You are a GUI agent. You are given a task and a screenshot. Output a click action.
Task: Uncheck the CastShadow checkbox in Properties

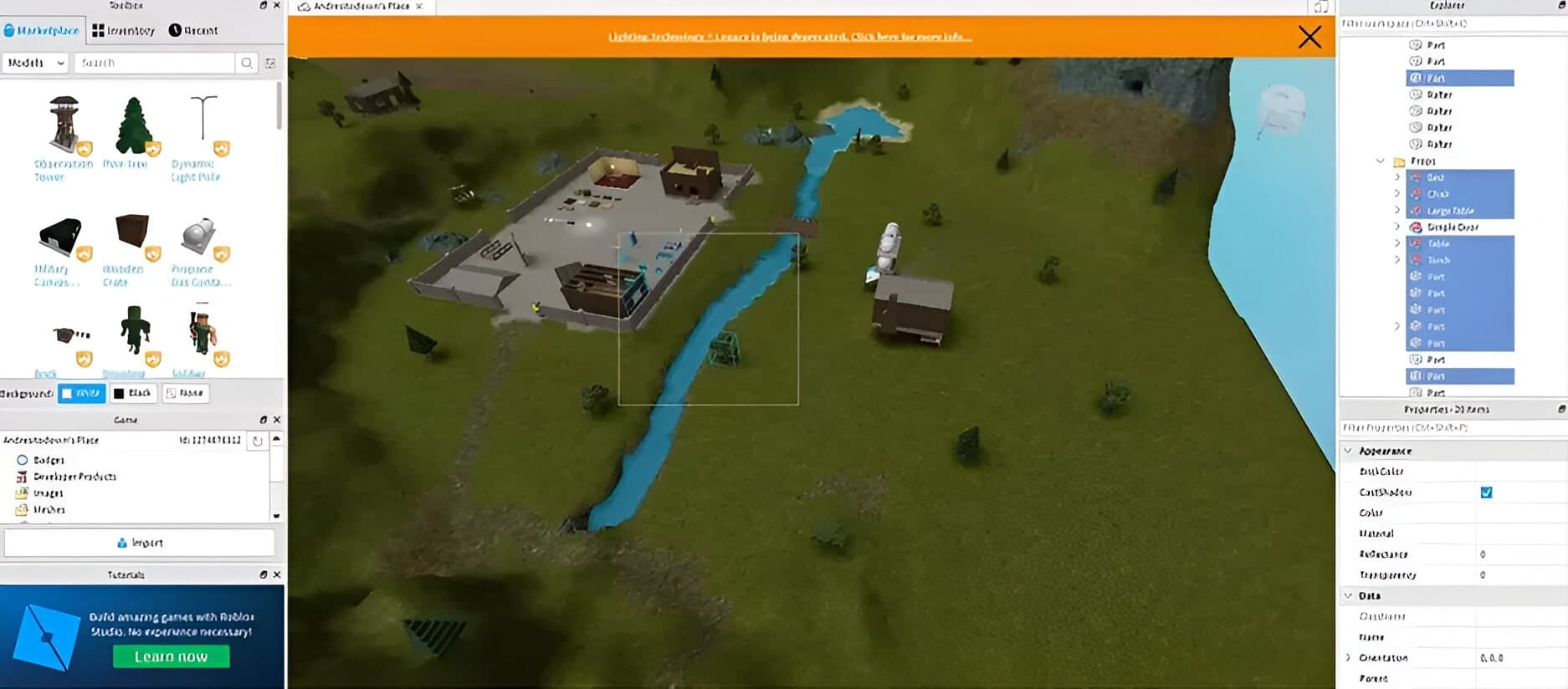pyautogui.click(x=1487, y=493)
